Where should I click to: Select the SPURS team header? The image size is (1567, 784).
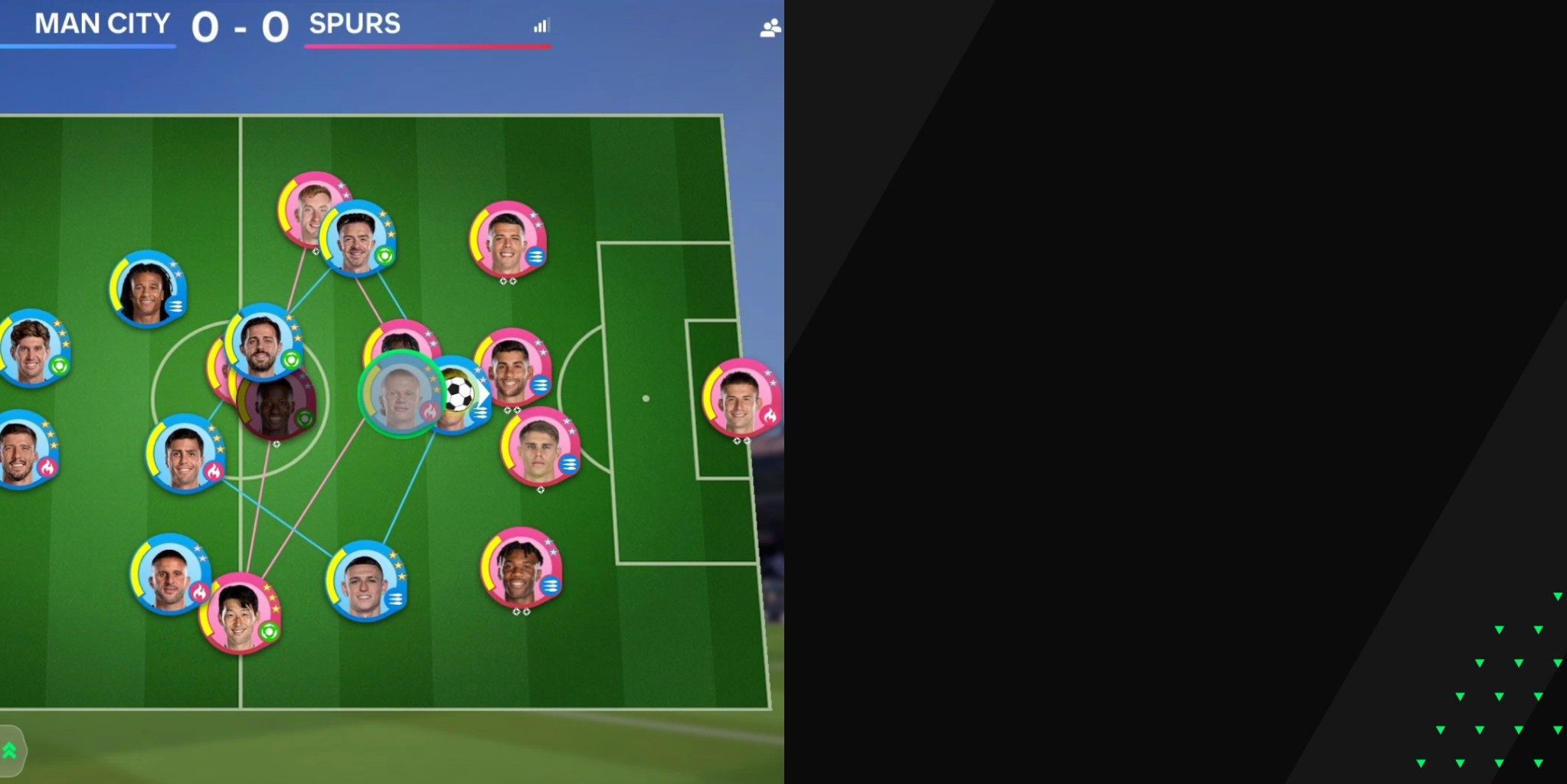pyautogui.click(x=354, y=24)
